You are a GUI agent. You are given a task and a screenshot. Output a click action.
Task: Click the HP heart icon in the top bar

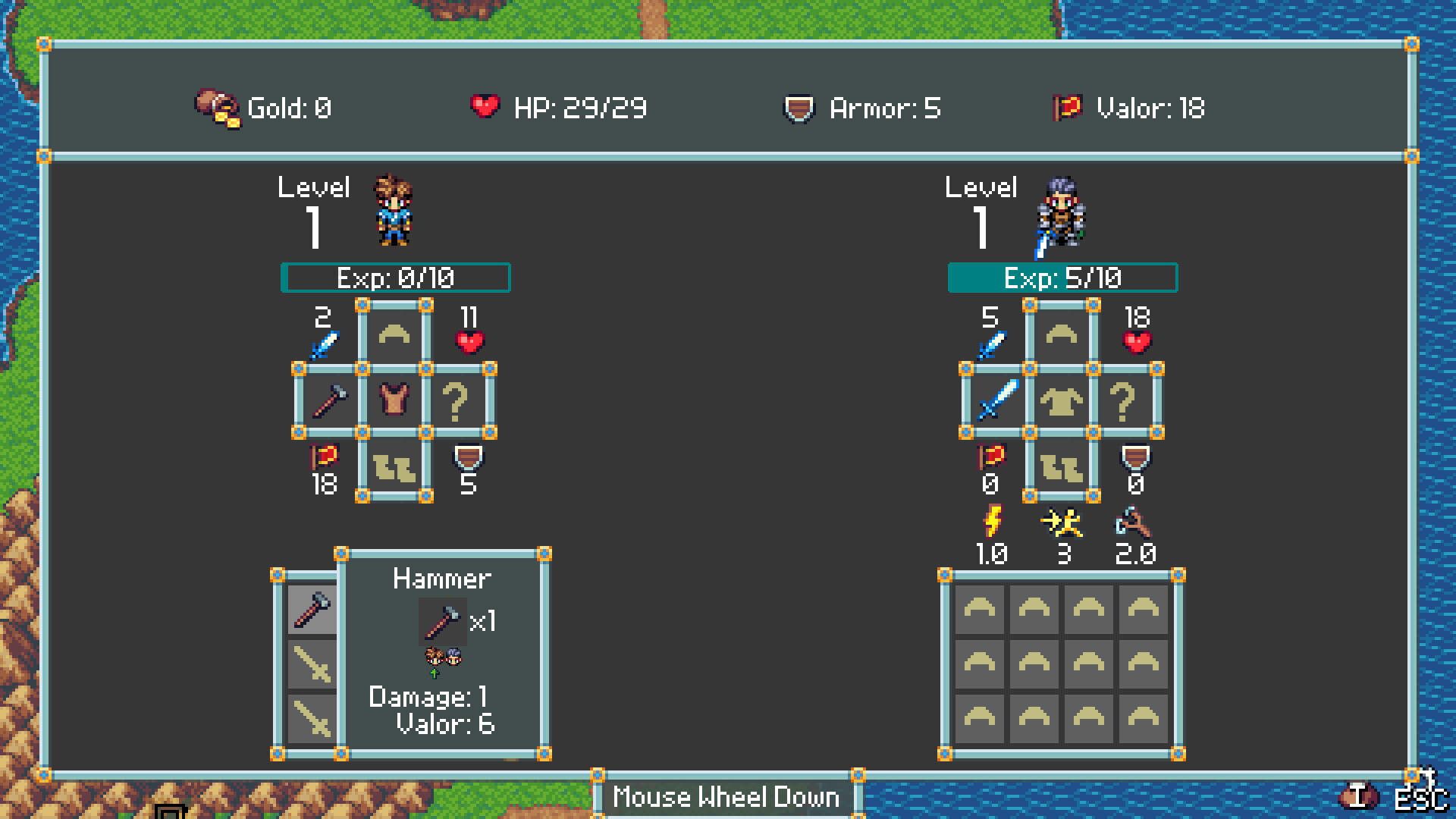(x=486, y=106)
